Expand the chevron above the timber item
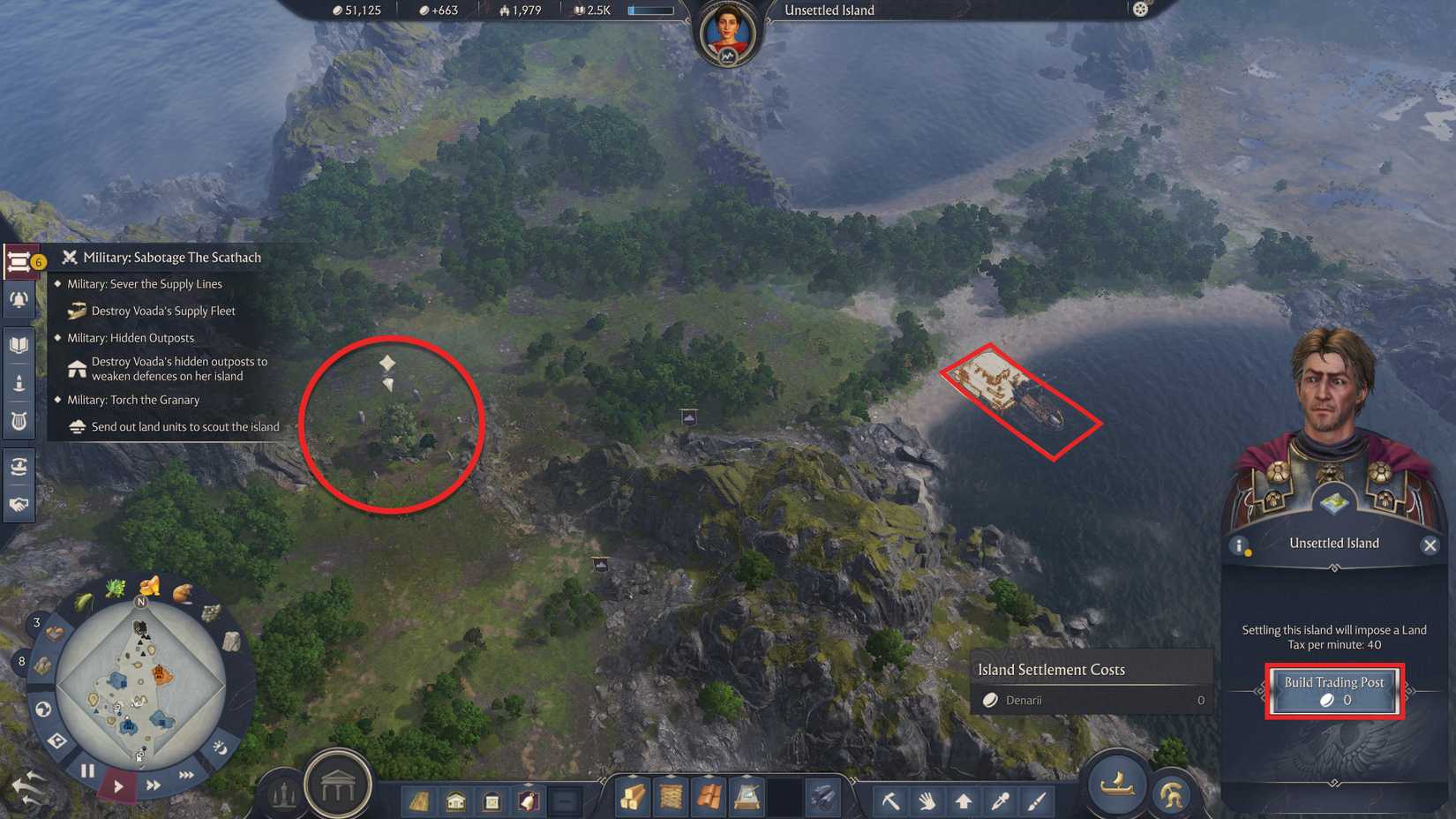 633,775
